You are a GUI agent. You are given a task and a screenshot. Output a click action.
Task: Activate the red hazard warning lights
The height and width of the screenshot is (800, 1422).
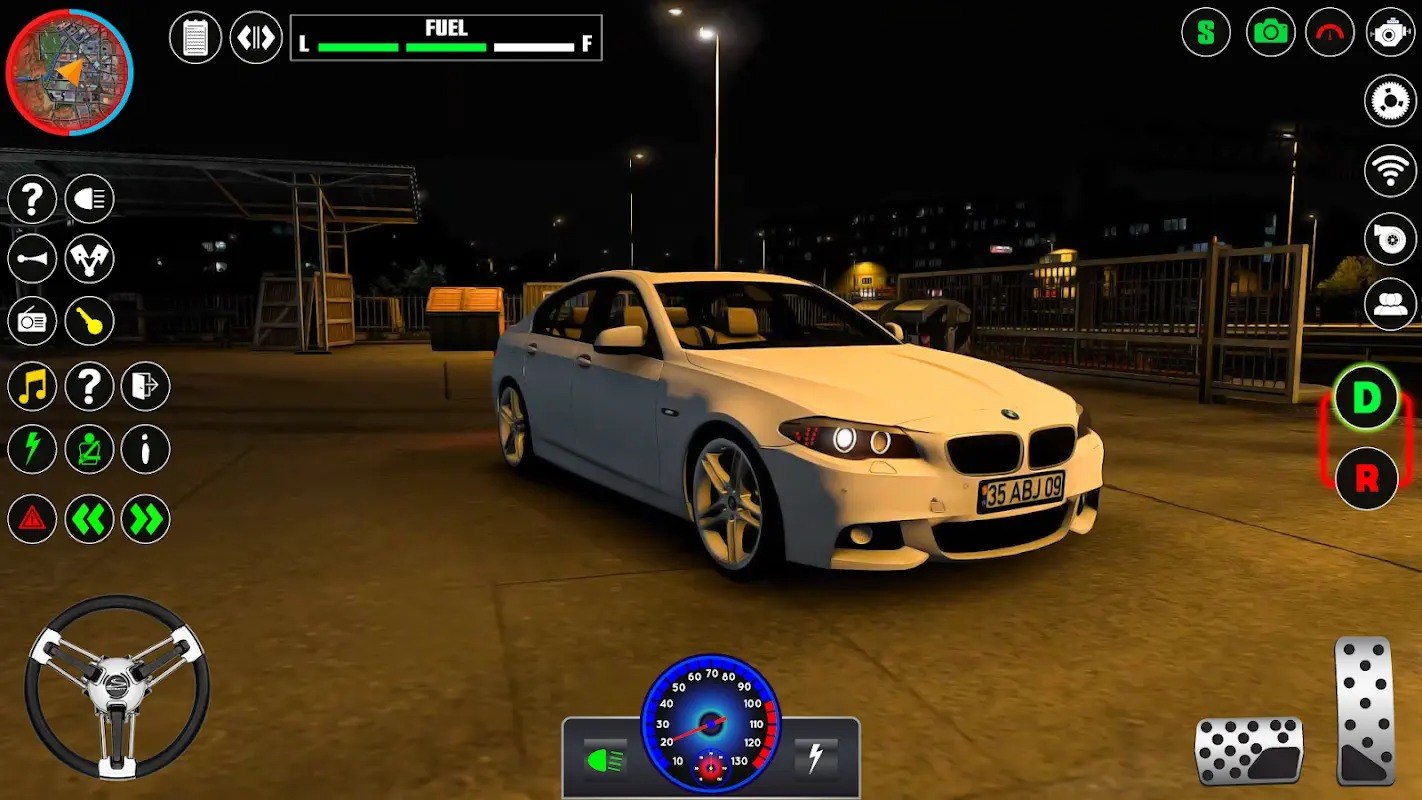[32, 519]
